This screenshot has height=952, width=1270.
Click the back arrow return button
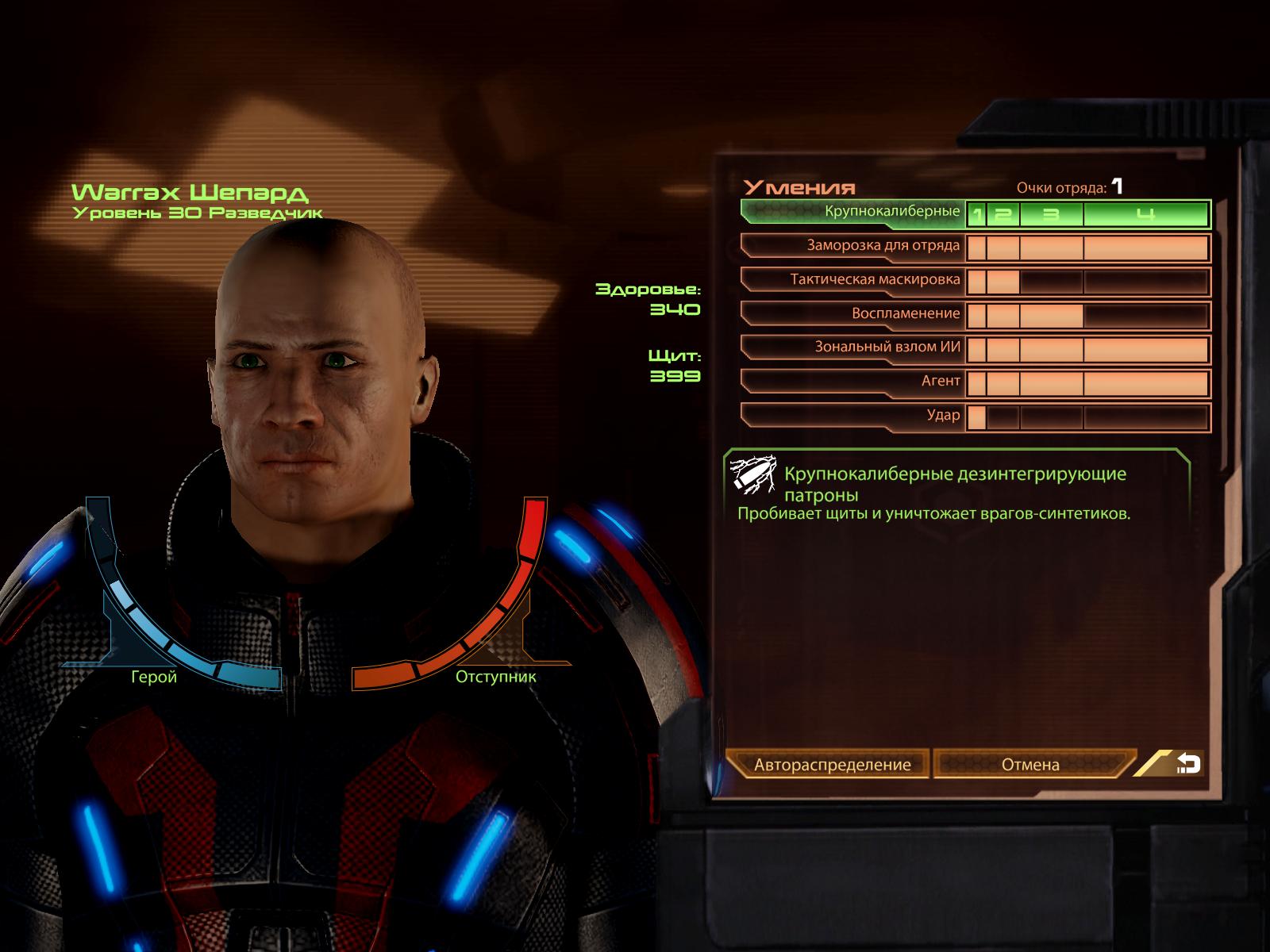point(1187,764)
